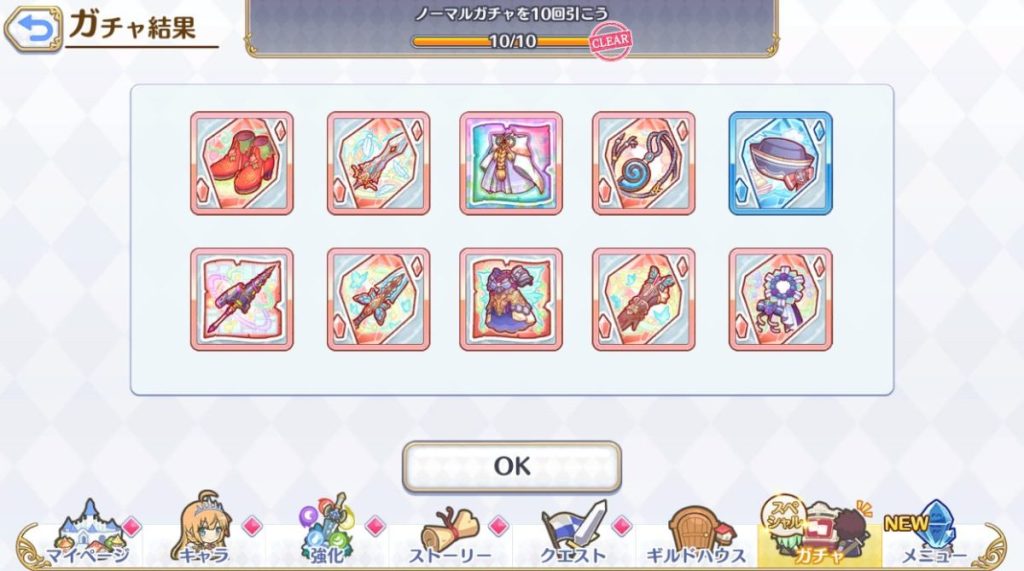Screen dimensions: 1024x571
Task: Open the メニュー menu tab
Action: tap(933, 538)
